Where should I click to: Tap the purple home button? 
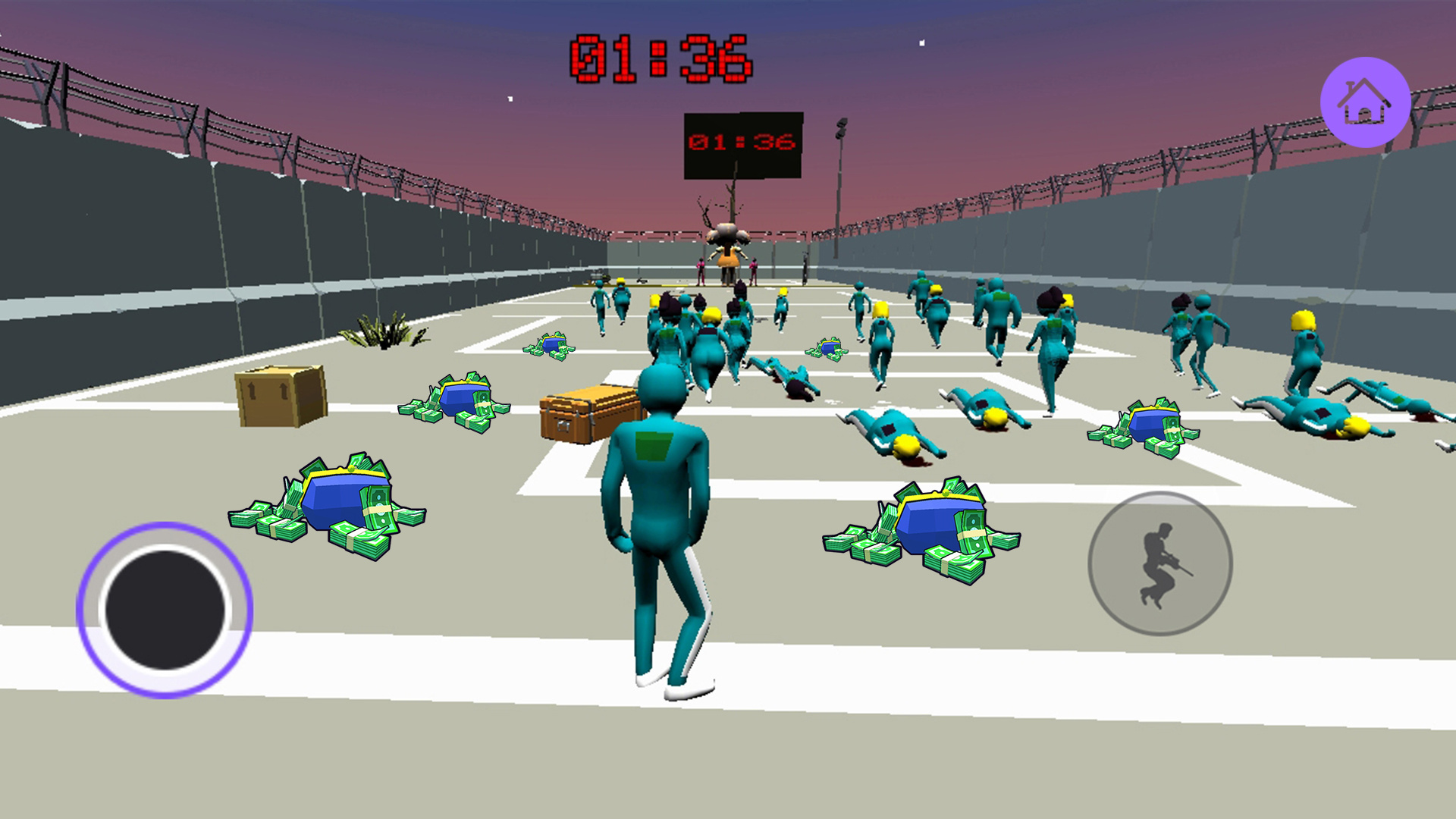(x=1365, y=102)
